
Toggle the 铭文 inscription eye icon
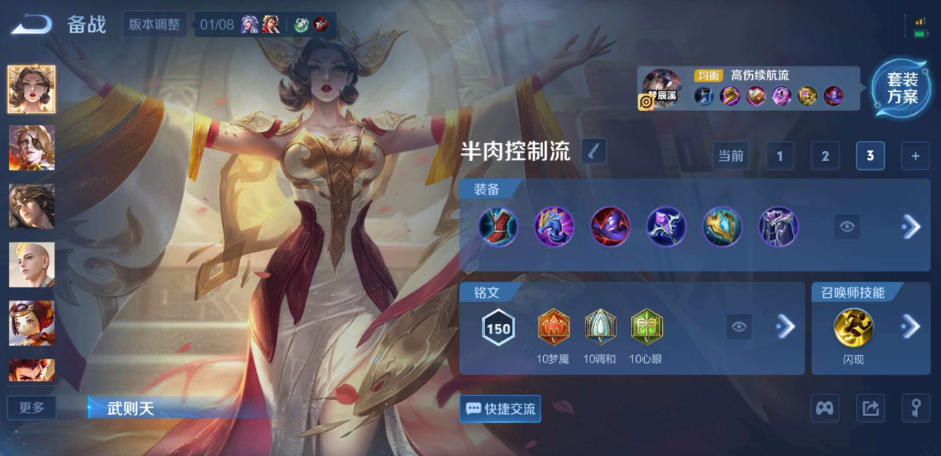(x=739, y=326)
